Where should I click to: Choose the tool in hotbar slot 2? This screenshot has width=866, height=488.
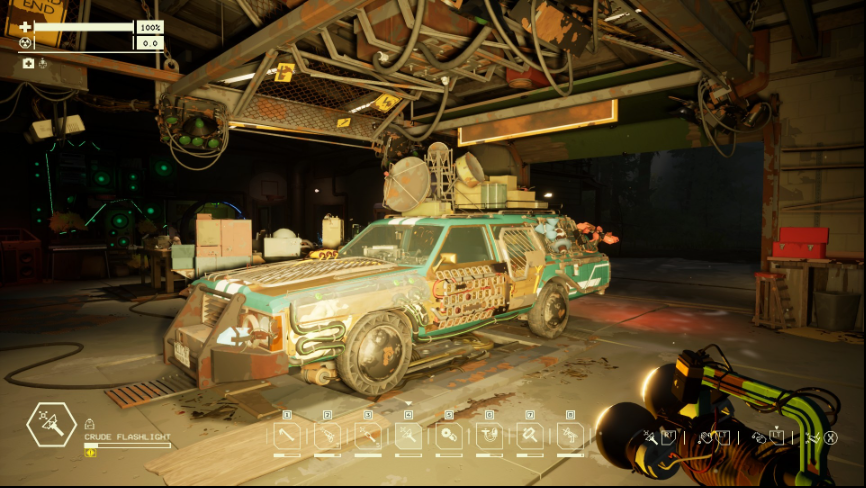tap(327, 435)
